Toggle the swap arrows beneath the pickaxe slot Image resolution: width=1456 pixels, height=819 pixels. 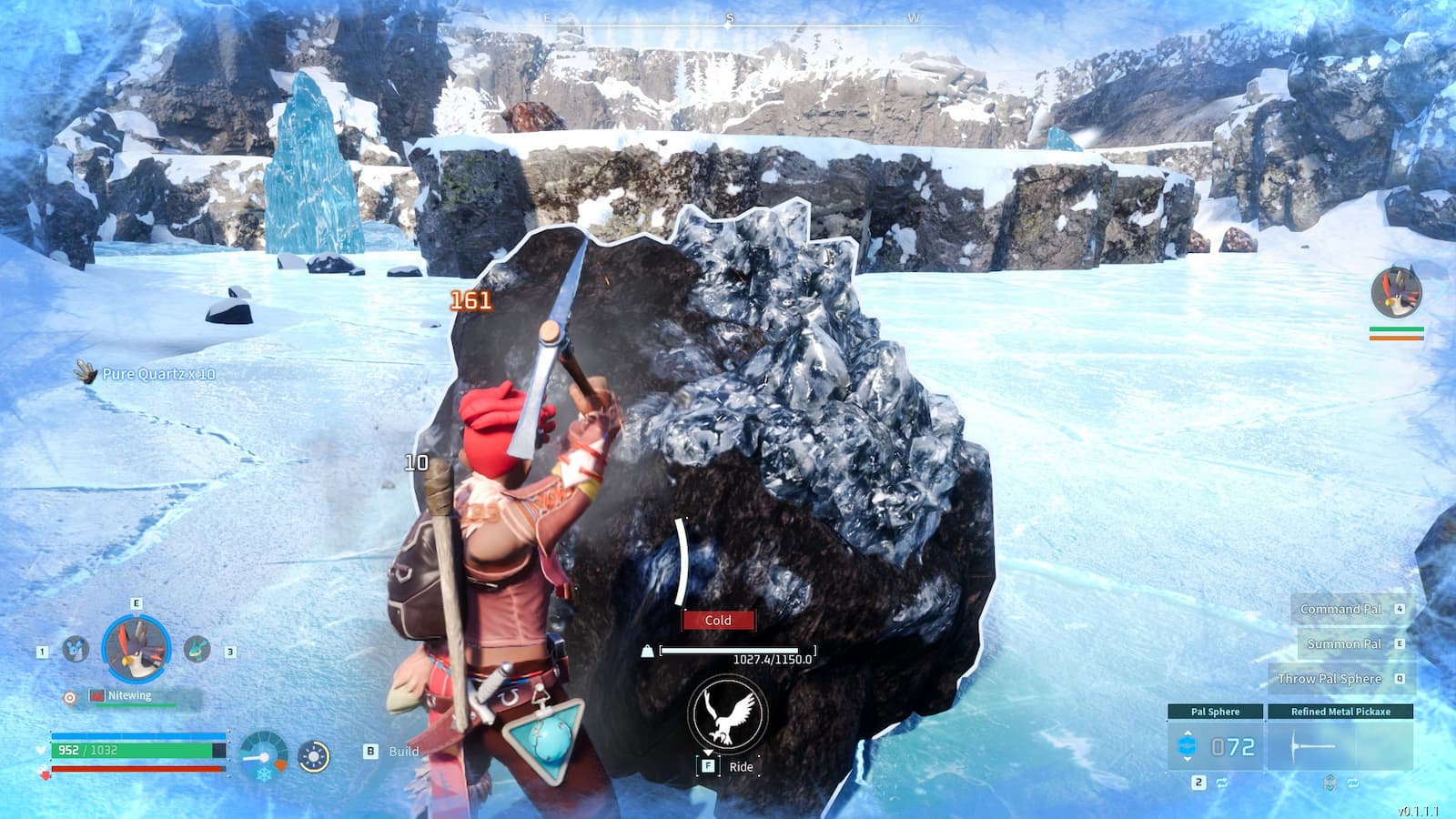tap(1354, 783)
